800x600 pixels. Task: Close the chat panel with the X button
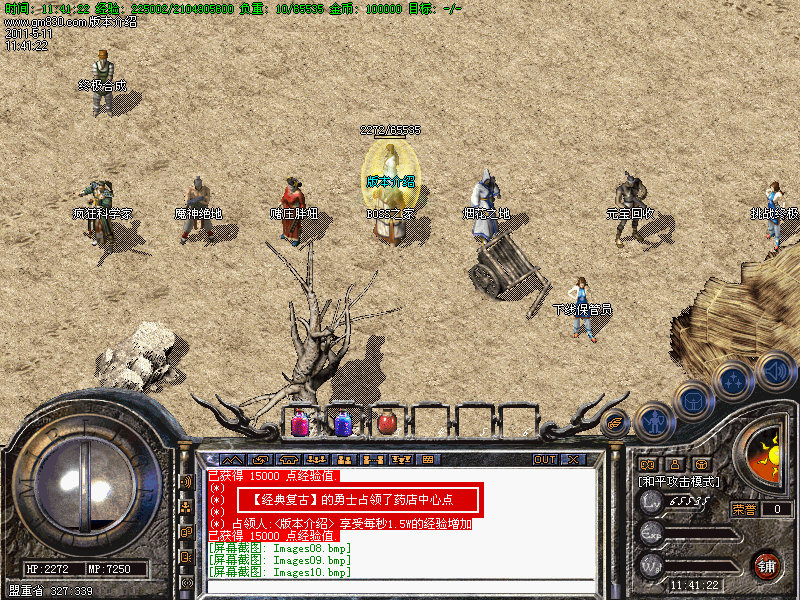coord(573,459)
